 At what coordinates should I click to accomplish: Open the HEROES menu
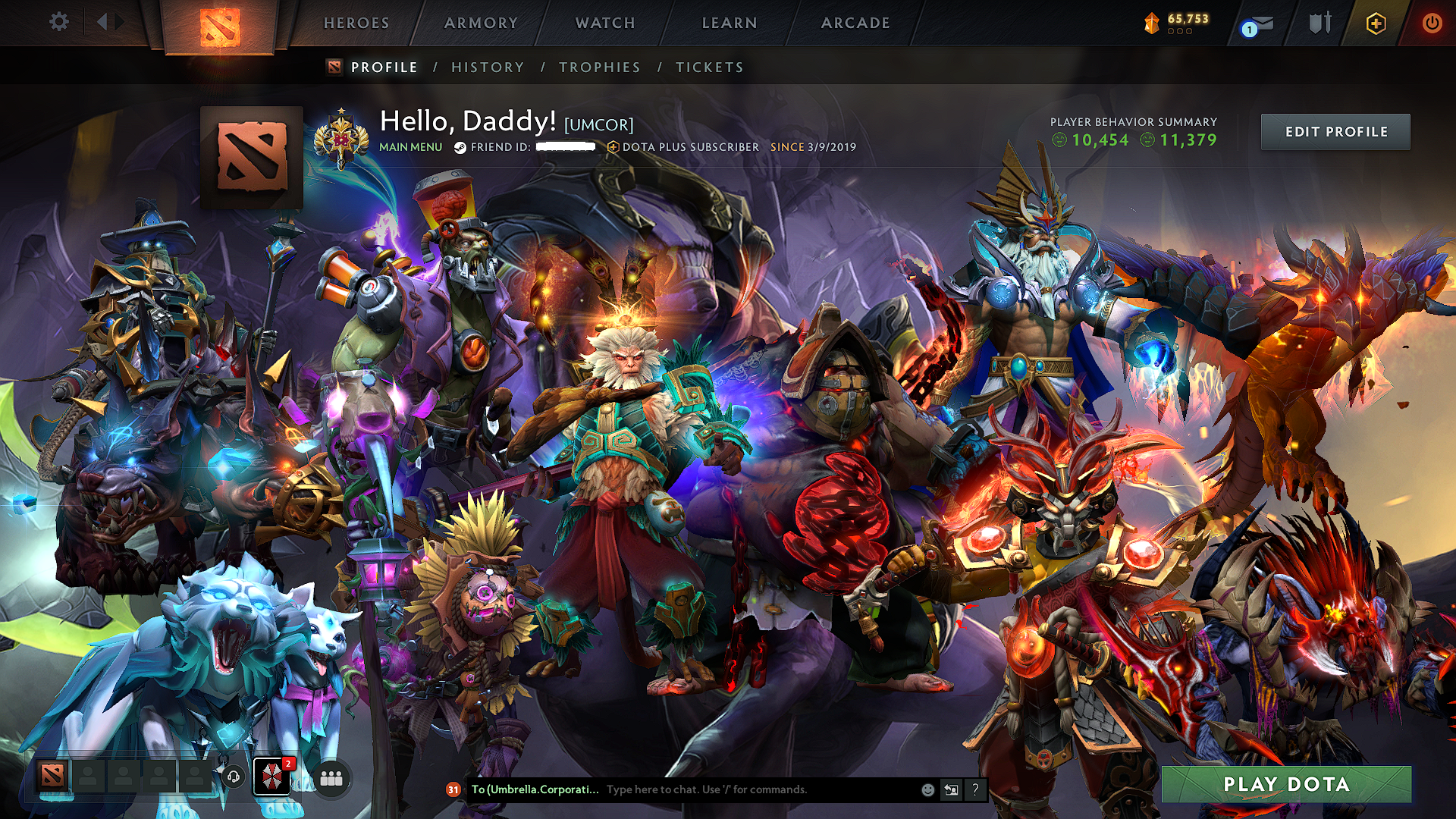[356, 23]
